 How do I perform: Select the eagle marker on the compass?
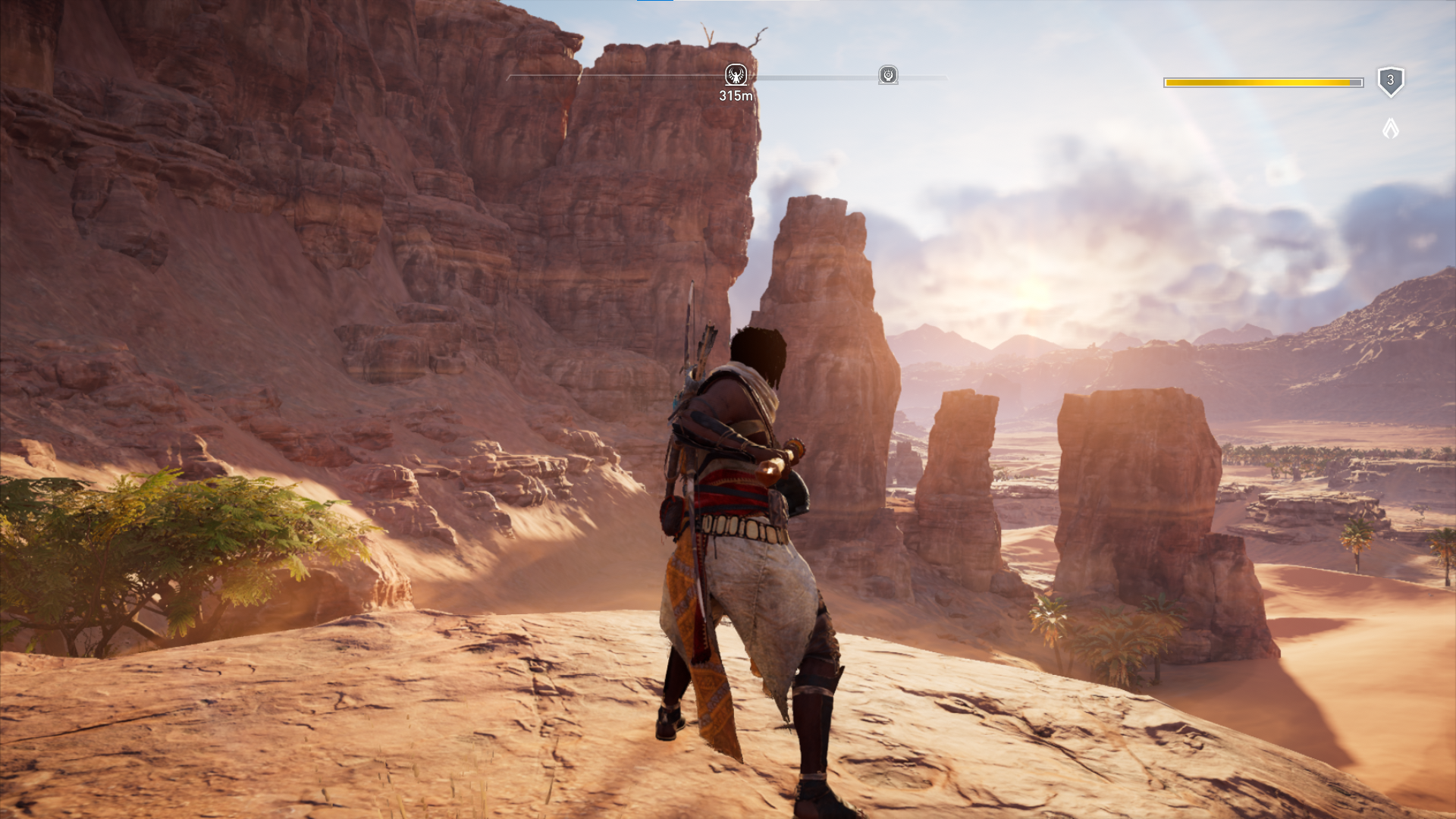[x=736, y=75]
